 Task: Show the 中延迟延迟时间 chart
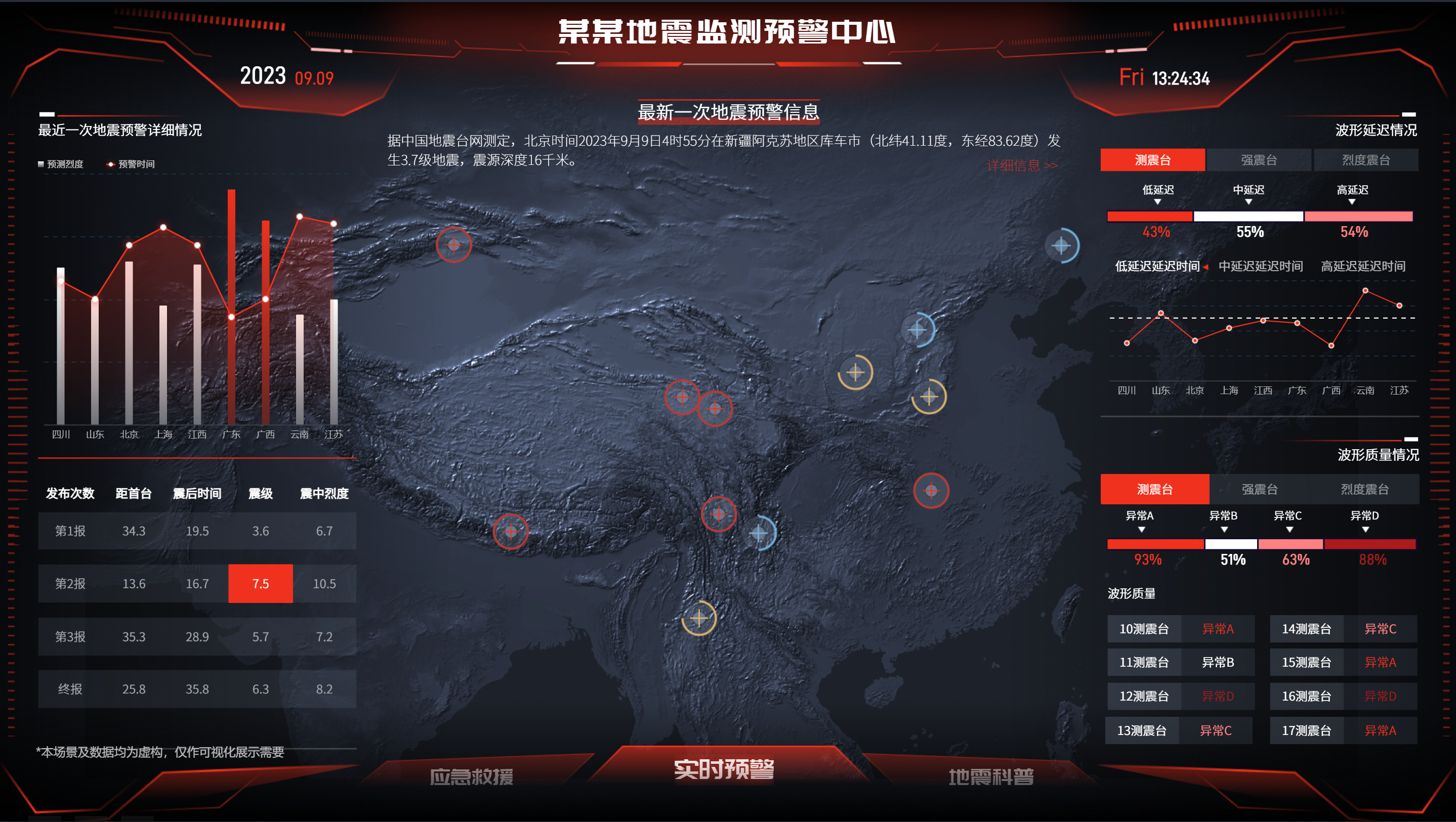(x=1261, y=266)
